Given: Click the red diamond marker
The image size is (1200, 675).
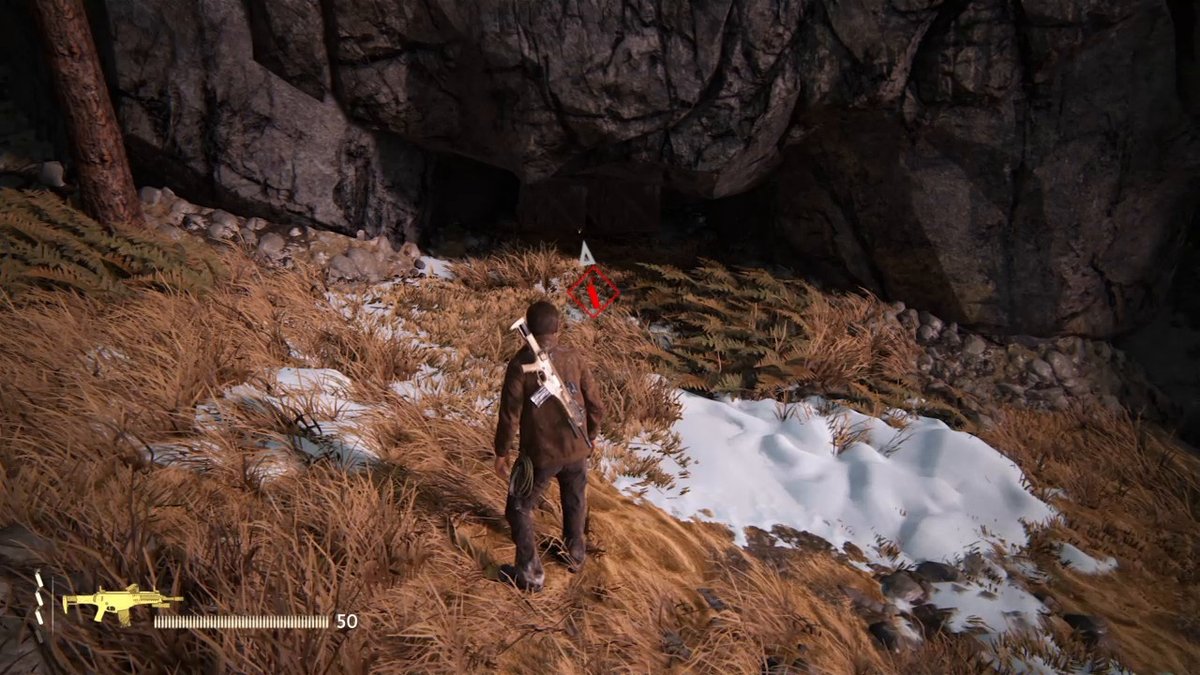Looking at the screenshot, I should click(593, 291).
